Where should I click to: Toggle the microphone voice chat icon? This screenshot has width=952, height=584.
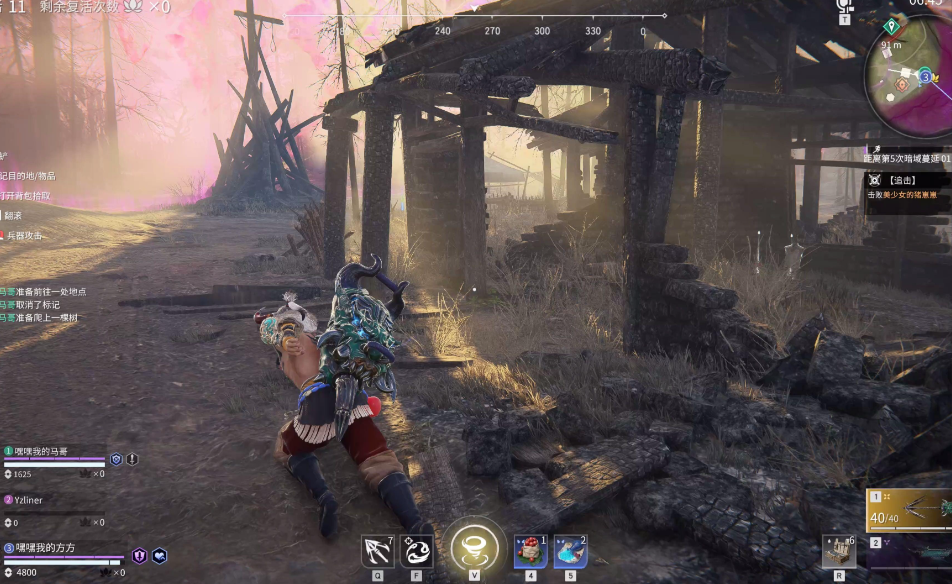click(x=844, y=6)
